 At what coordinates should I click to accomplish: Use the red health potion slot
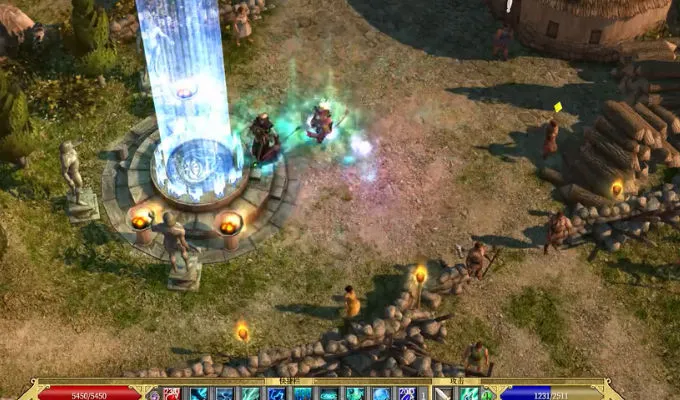[x=170, y=393]
